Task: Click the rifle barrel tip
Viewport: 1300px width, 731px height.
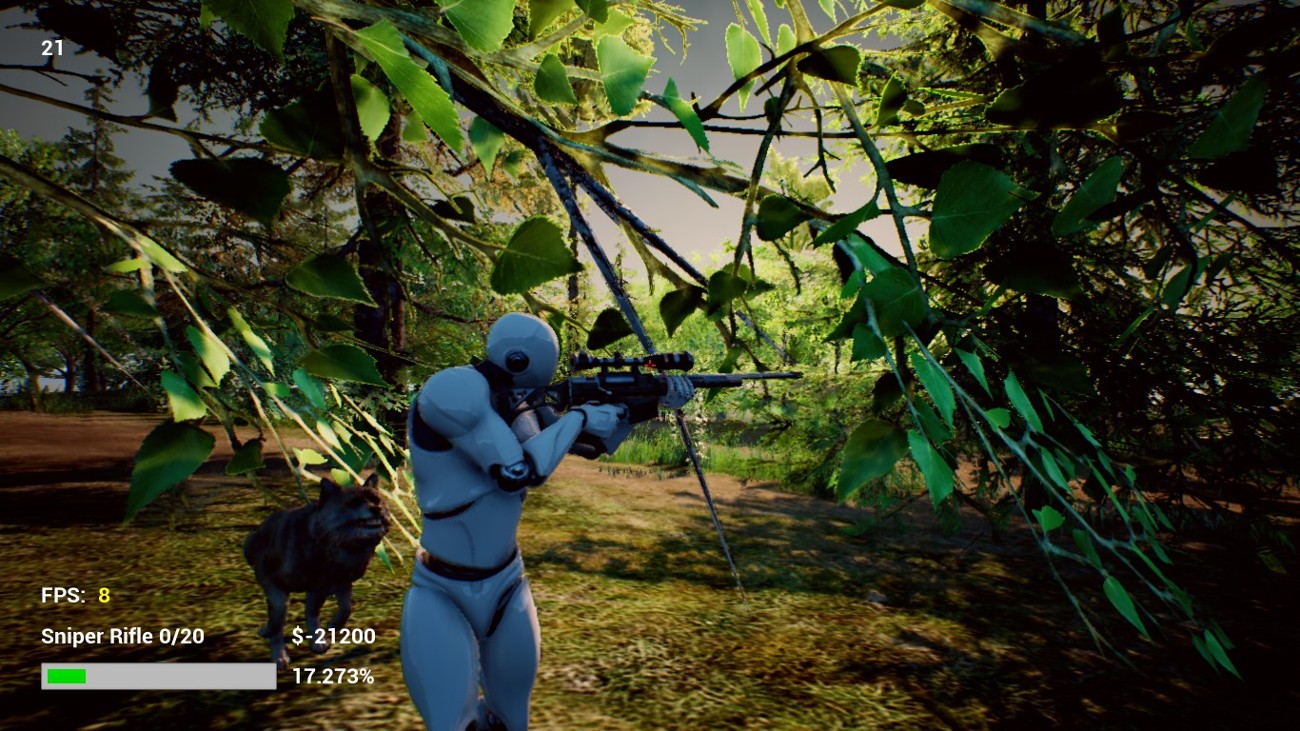Action: click(x=795, y=376)
